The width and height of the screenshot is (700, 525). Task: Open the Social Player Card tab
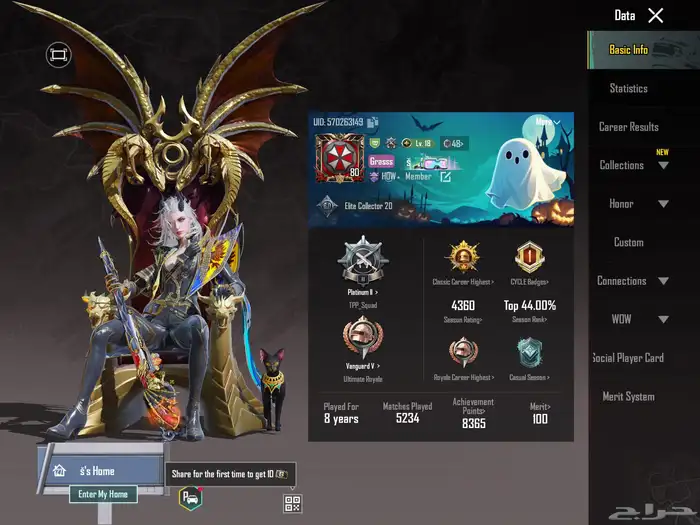pos(629,358)
